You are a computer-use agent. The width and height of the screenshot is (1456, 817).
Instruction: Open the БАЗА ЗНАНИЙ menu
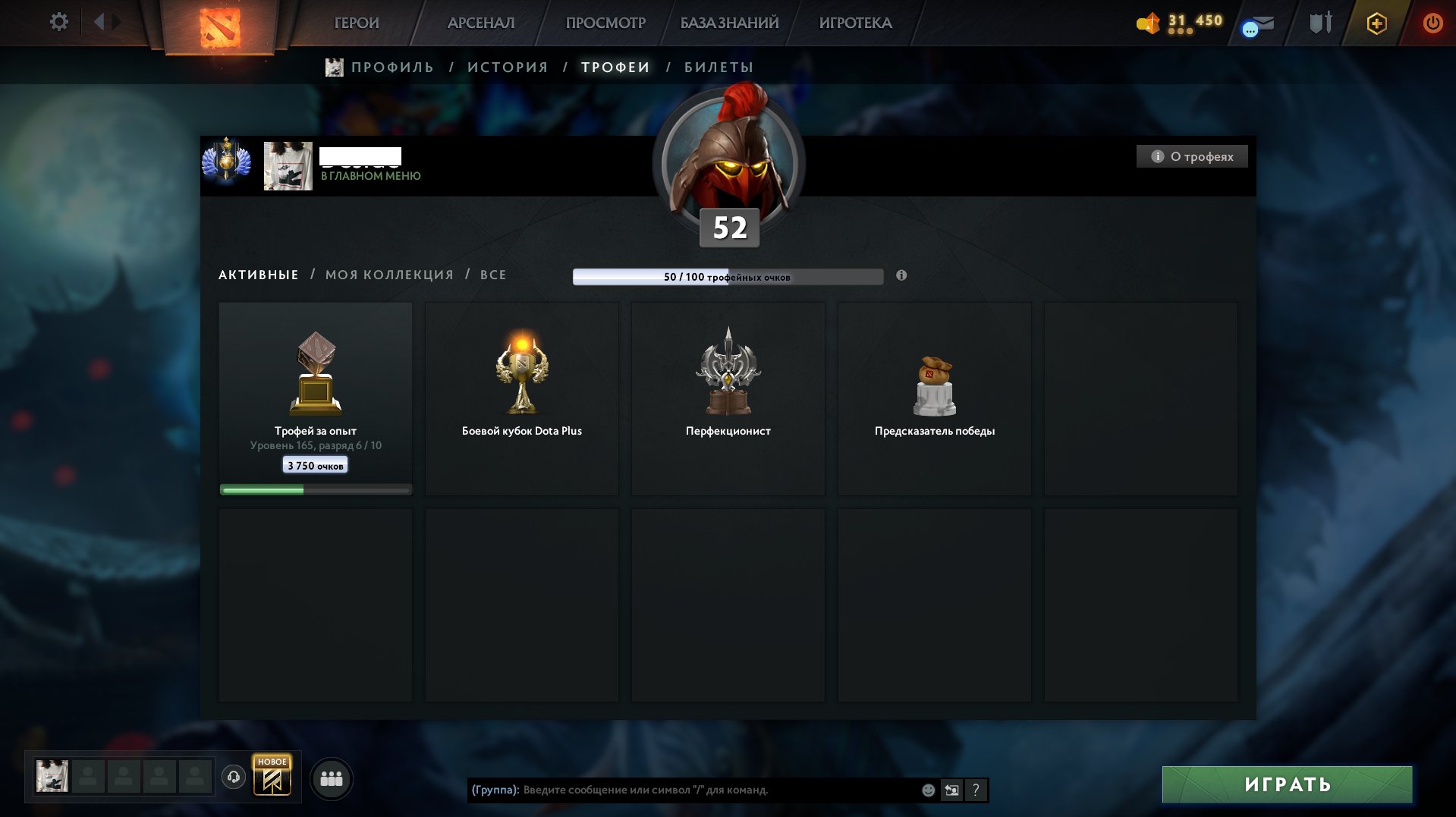click(x=729, y=23)
